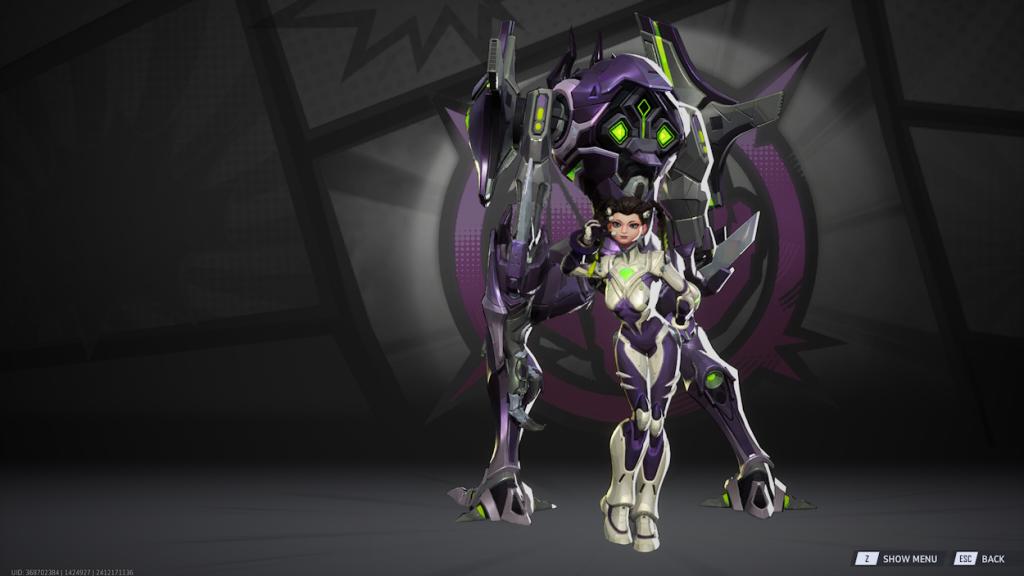
Task: Show the hidden menu
Action: (x=898, y=559)
